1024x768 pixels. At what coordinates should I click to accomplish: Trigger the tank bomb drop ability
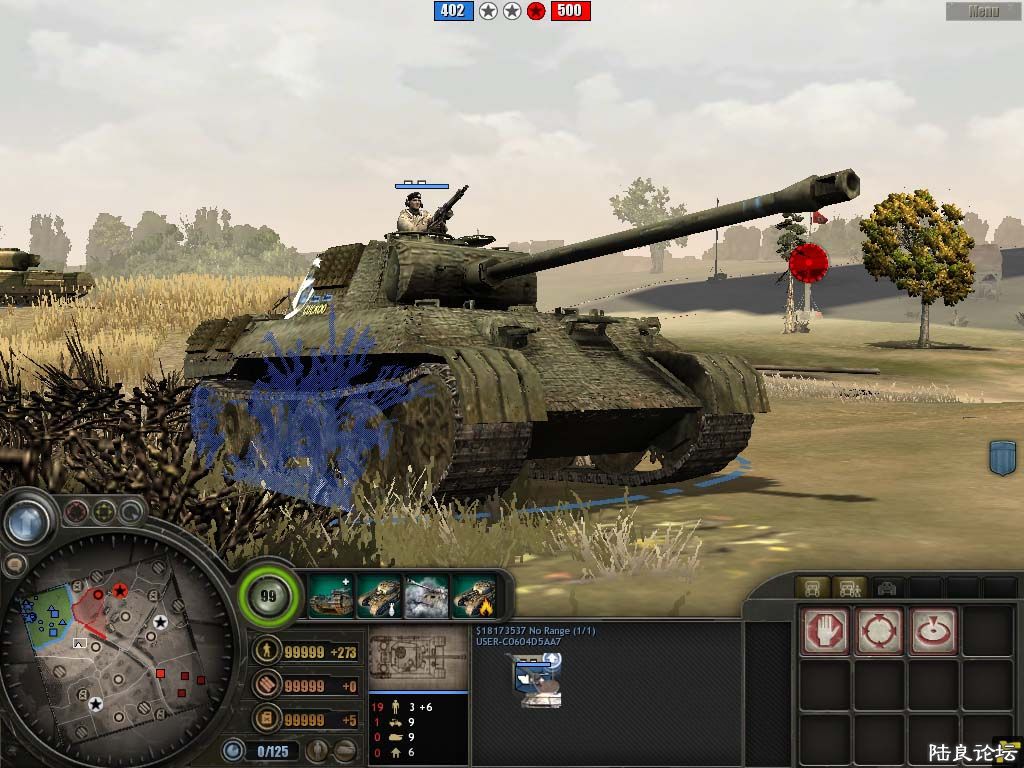coord(379,596)
